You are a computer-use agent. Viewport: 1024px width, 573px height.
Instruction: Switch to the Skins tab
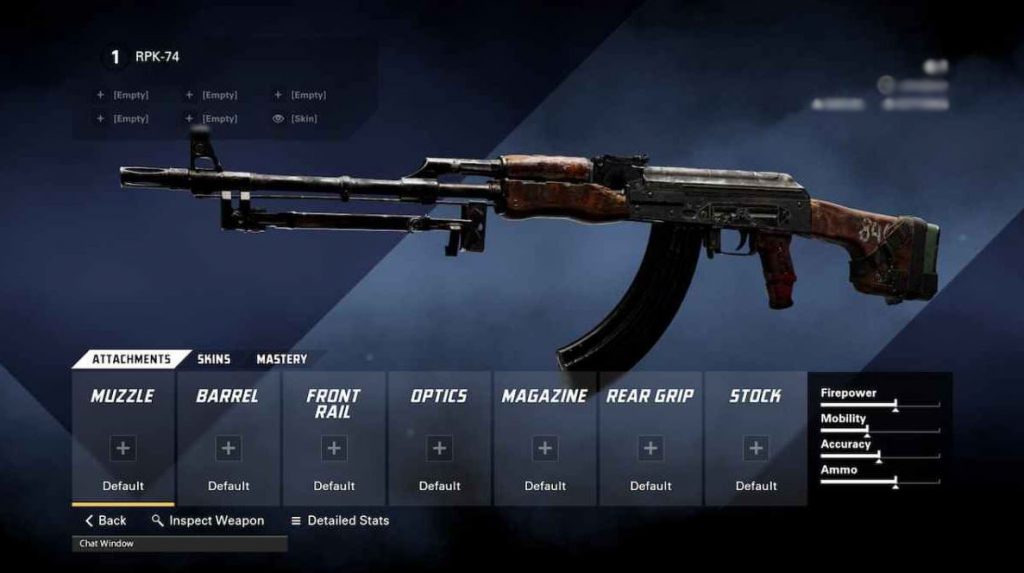point(213,359)
